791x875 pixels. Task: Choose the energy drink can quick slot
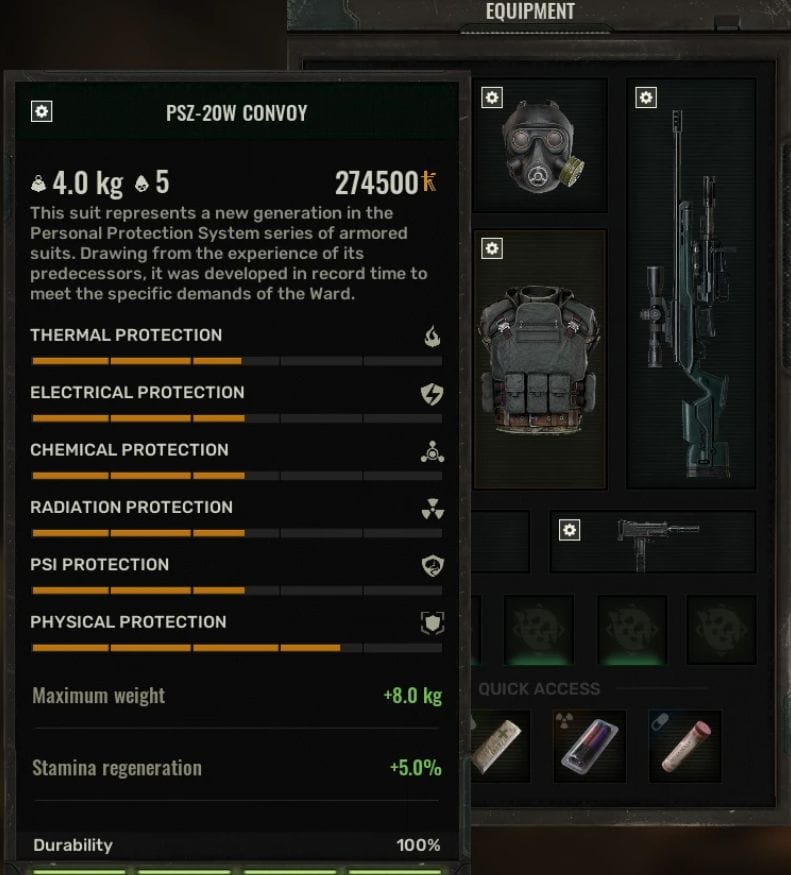[x=590, y=746]
